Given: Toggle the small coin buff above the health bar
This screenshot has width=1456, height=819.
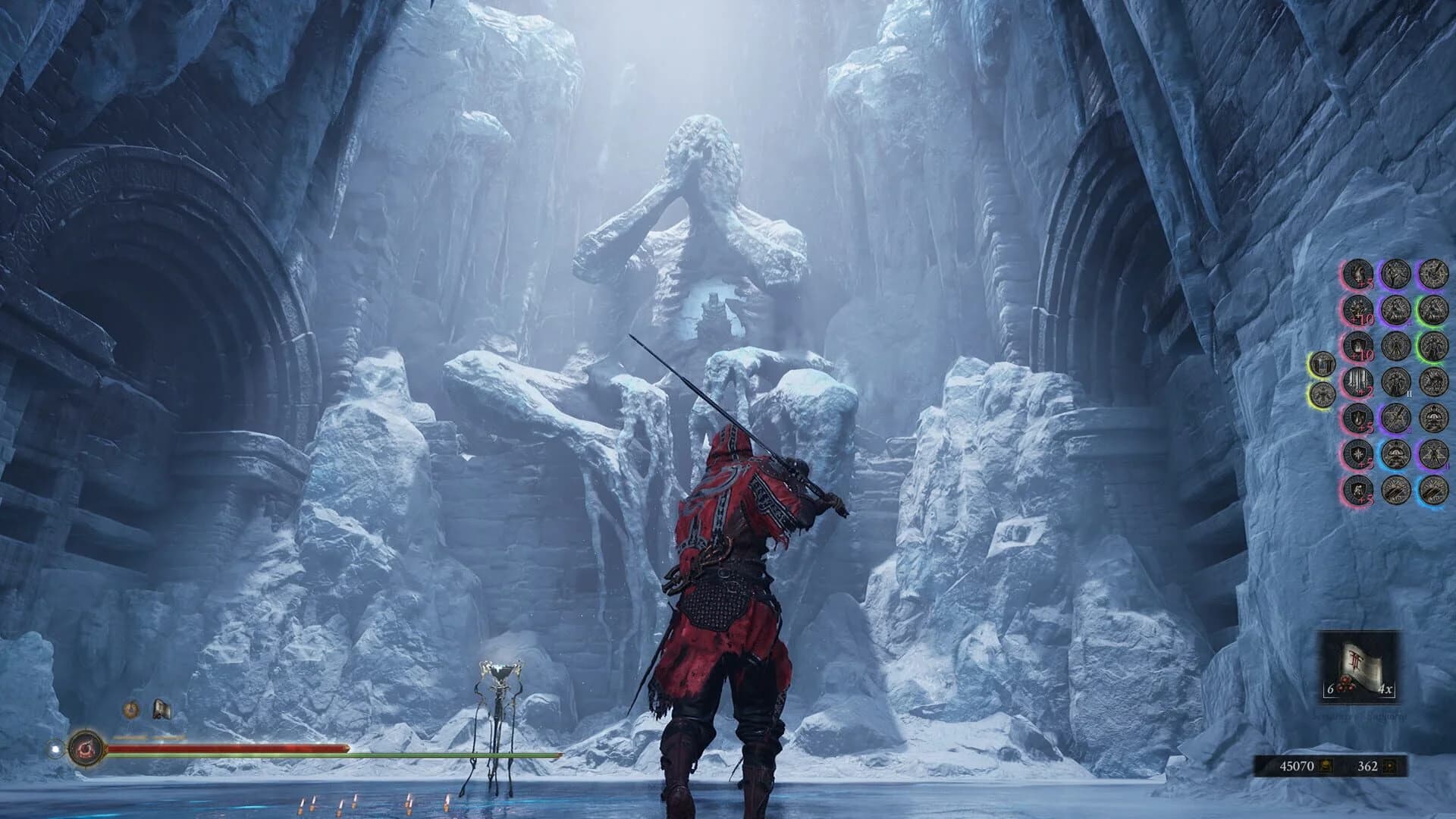Looking at the screenshot, I should 130,710.
